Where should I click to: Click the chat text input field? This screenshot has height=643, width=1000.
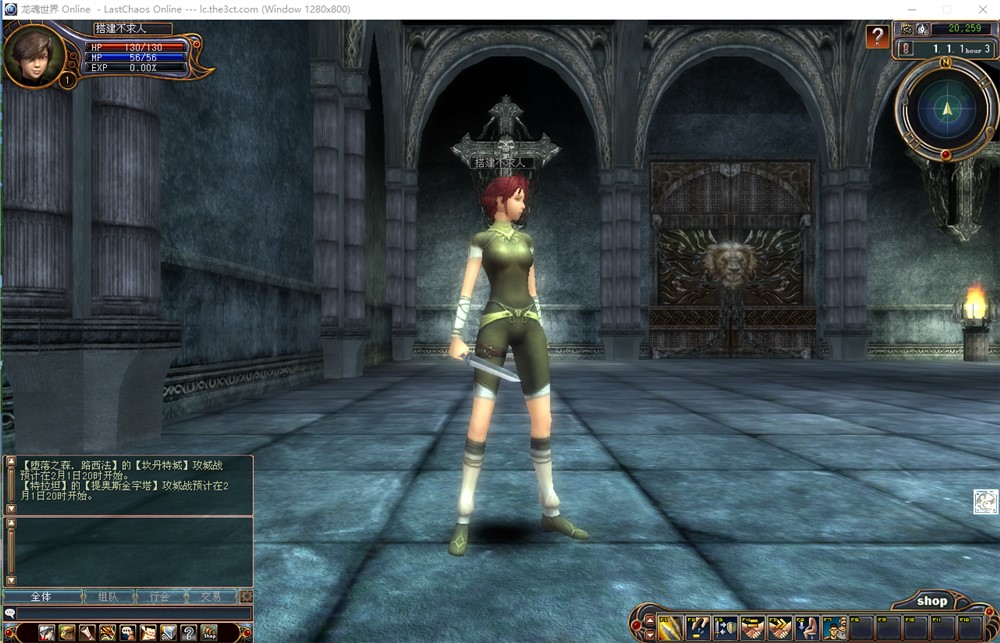tap(130, 613)
